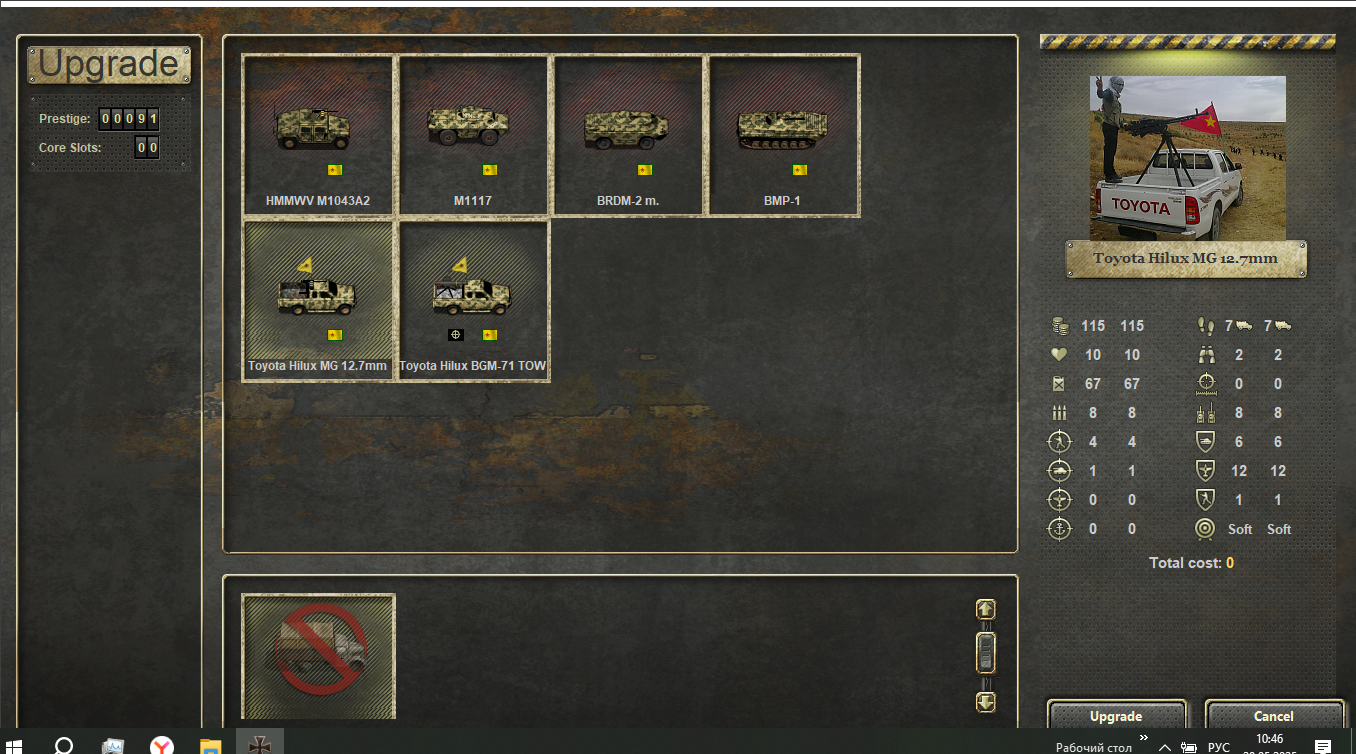This screenshot has width=1356, height=754.
Task: Click the transport list up arrow
Action: (x=986, y=609)
